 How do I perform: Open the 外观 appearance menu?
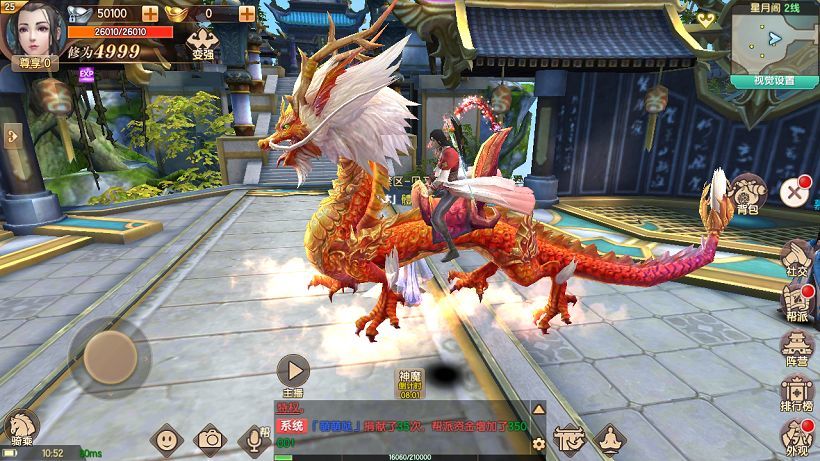coord(796,437)
